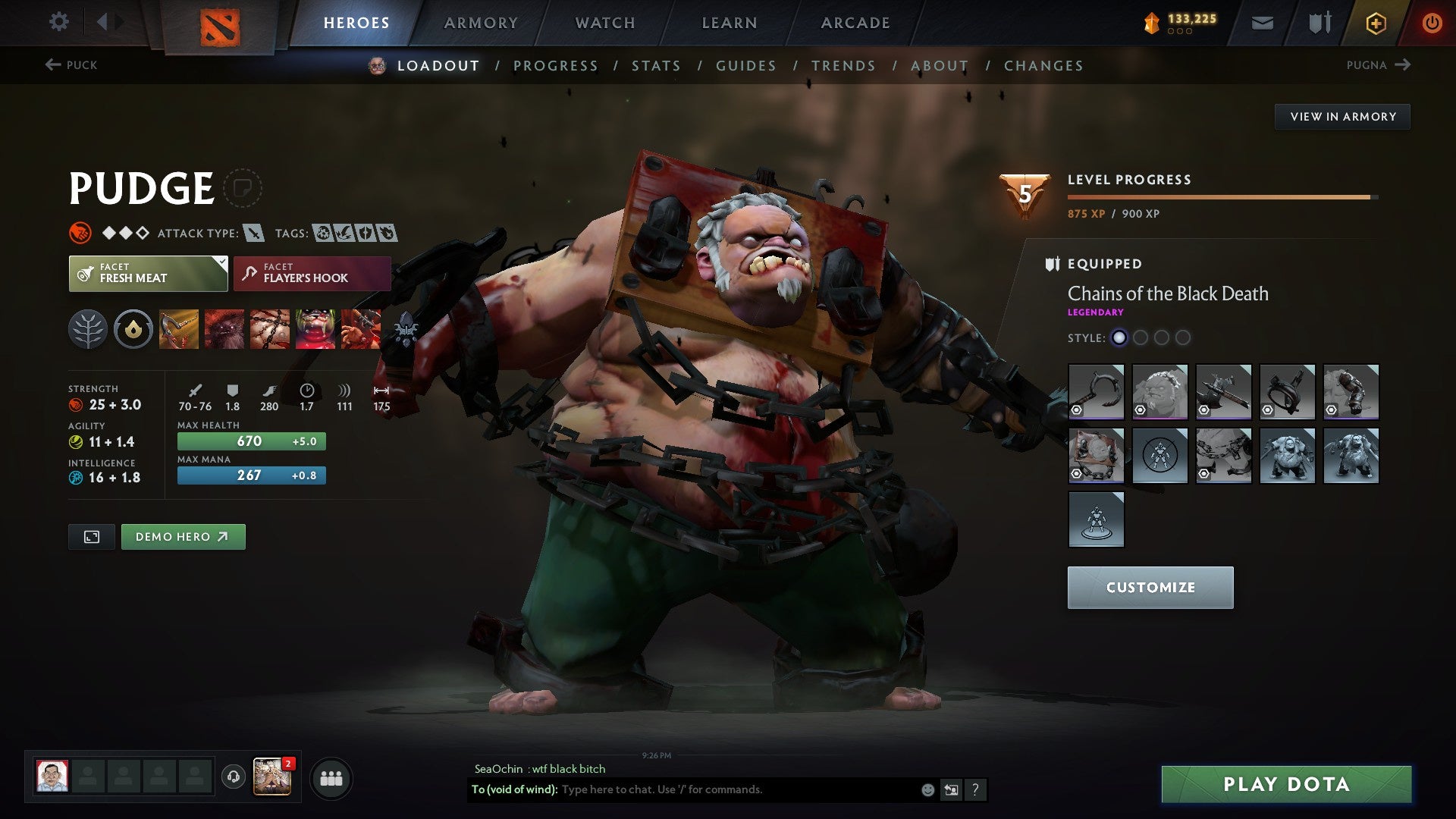Select the Flayer's Hook facet

click(x=312, y=273)
